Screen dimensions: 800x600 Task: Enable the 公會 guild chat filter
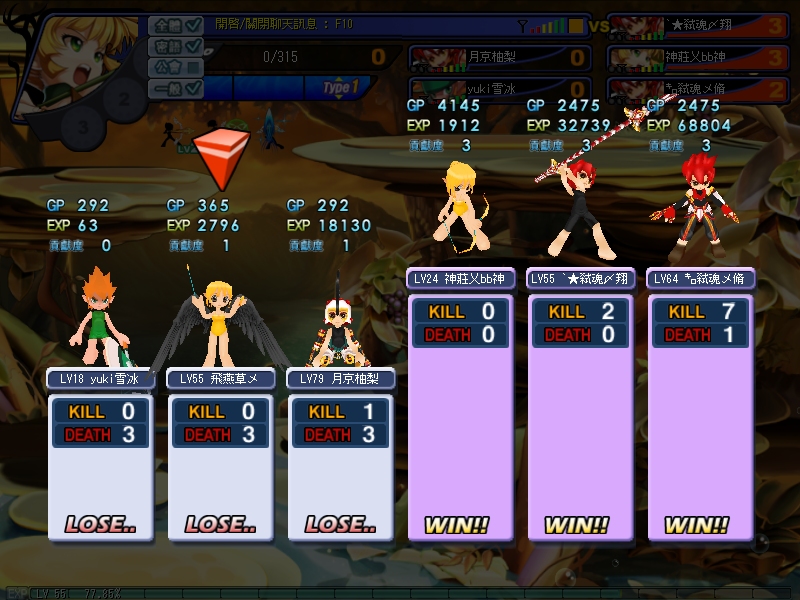194,68
